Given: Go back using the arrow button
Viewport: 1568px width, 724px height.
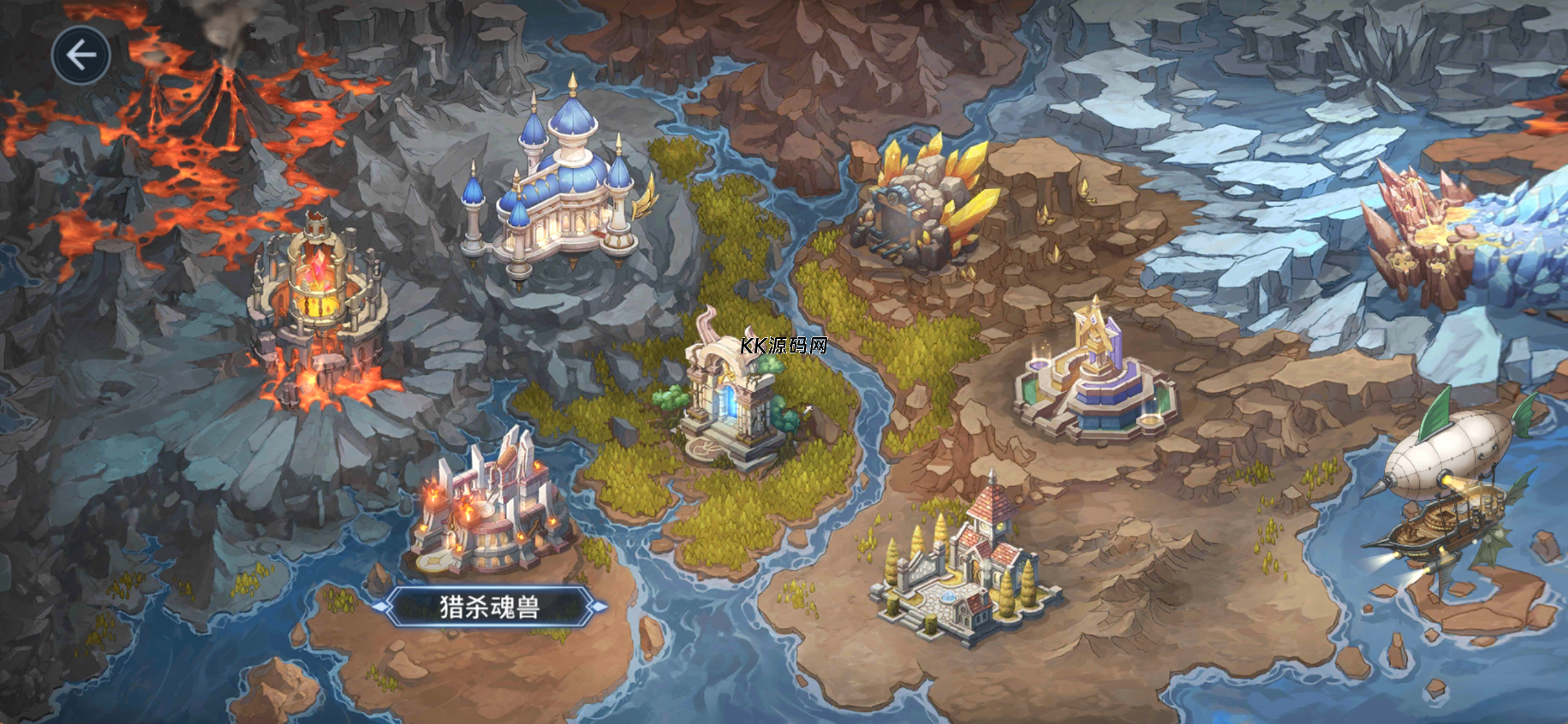Looking at the screenshot, I should pos(81,56).
